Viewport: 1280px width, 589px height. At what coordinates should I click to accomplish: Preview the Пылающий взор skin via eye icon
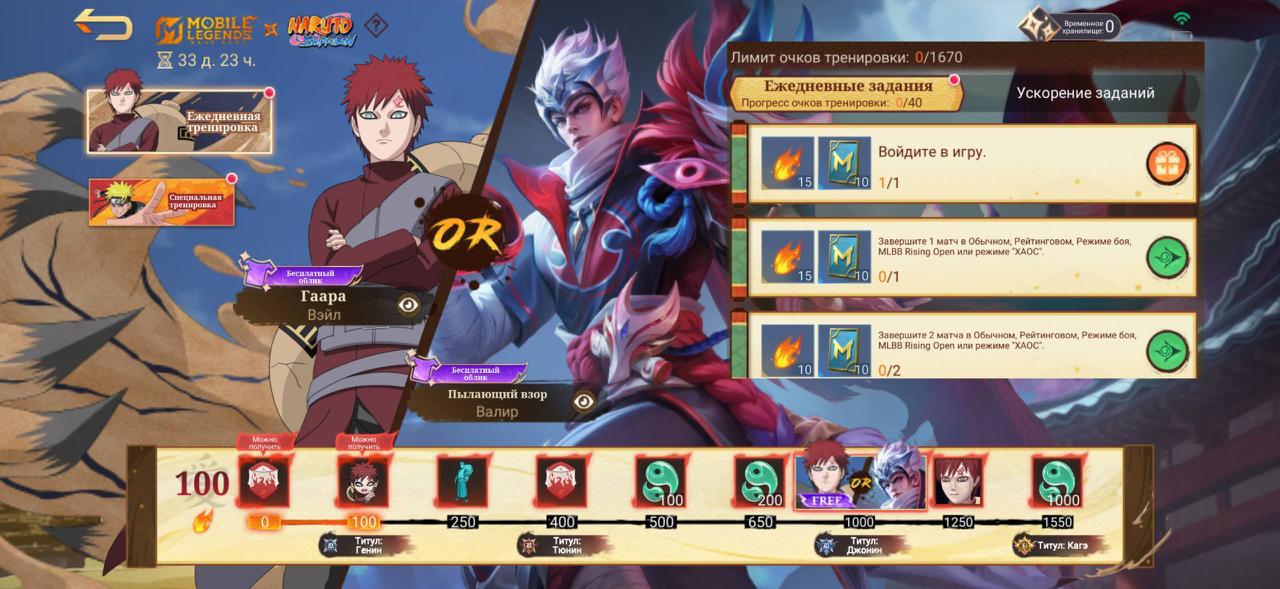(x=584, y=401)
